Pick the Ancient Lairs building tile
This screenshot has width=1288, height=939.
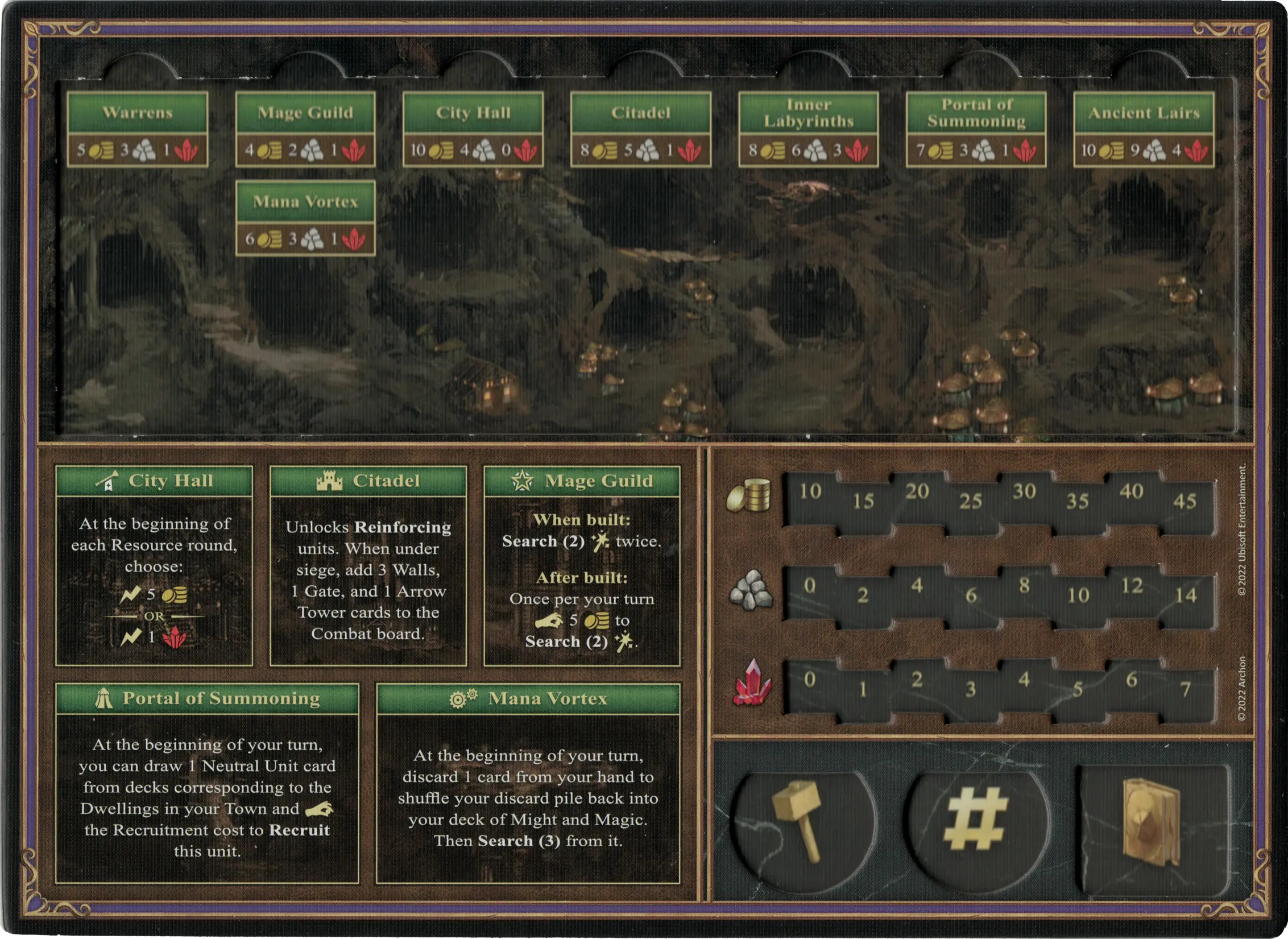(x=1144, y=129)
